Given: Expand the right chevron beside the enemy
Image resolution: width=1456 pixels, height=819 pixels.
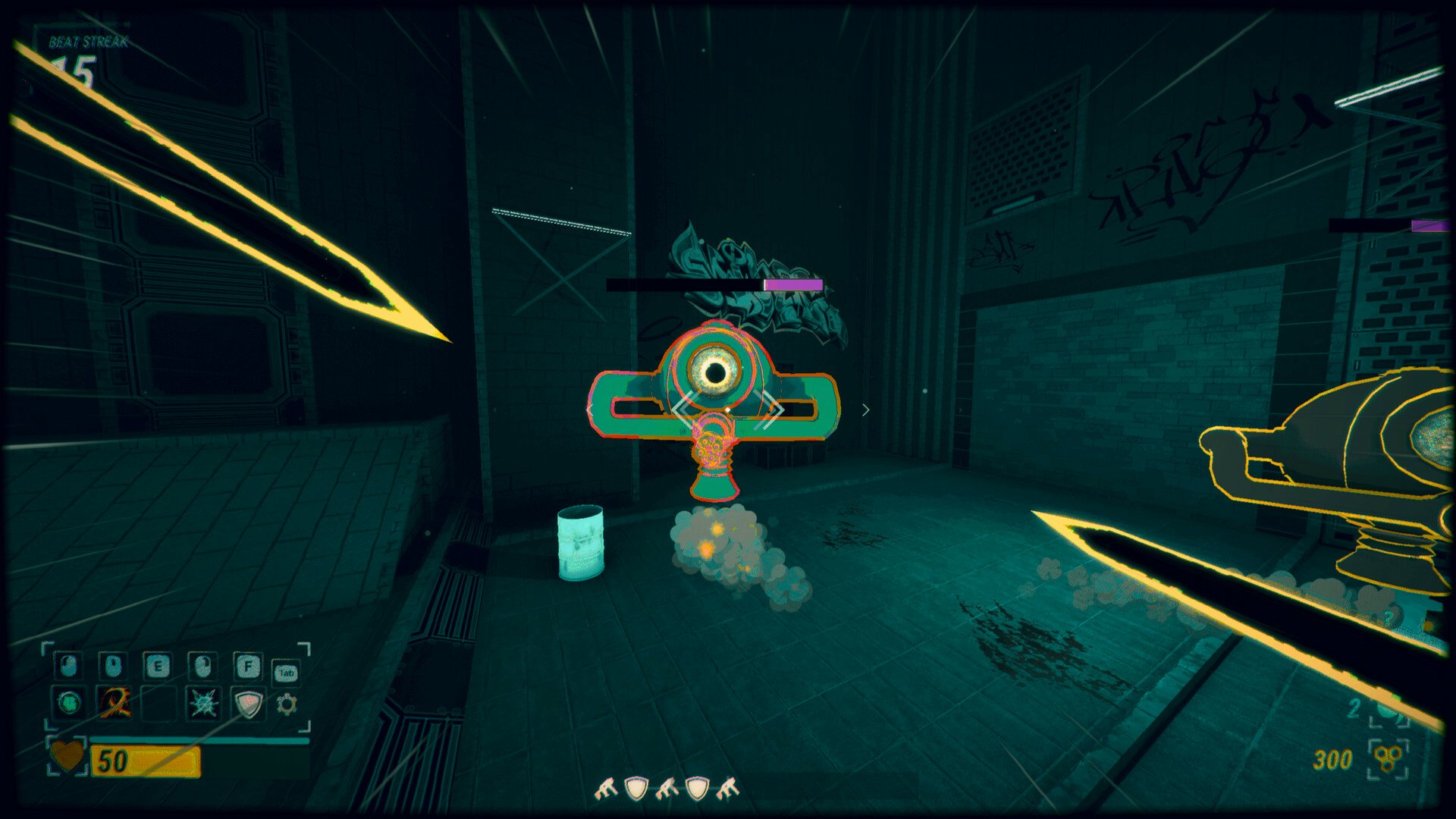Looking at the screenshot, I should [x=864, y=409].
